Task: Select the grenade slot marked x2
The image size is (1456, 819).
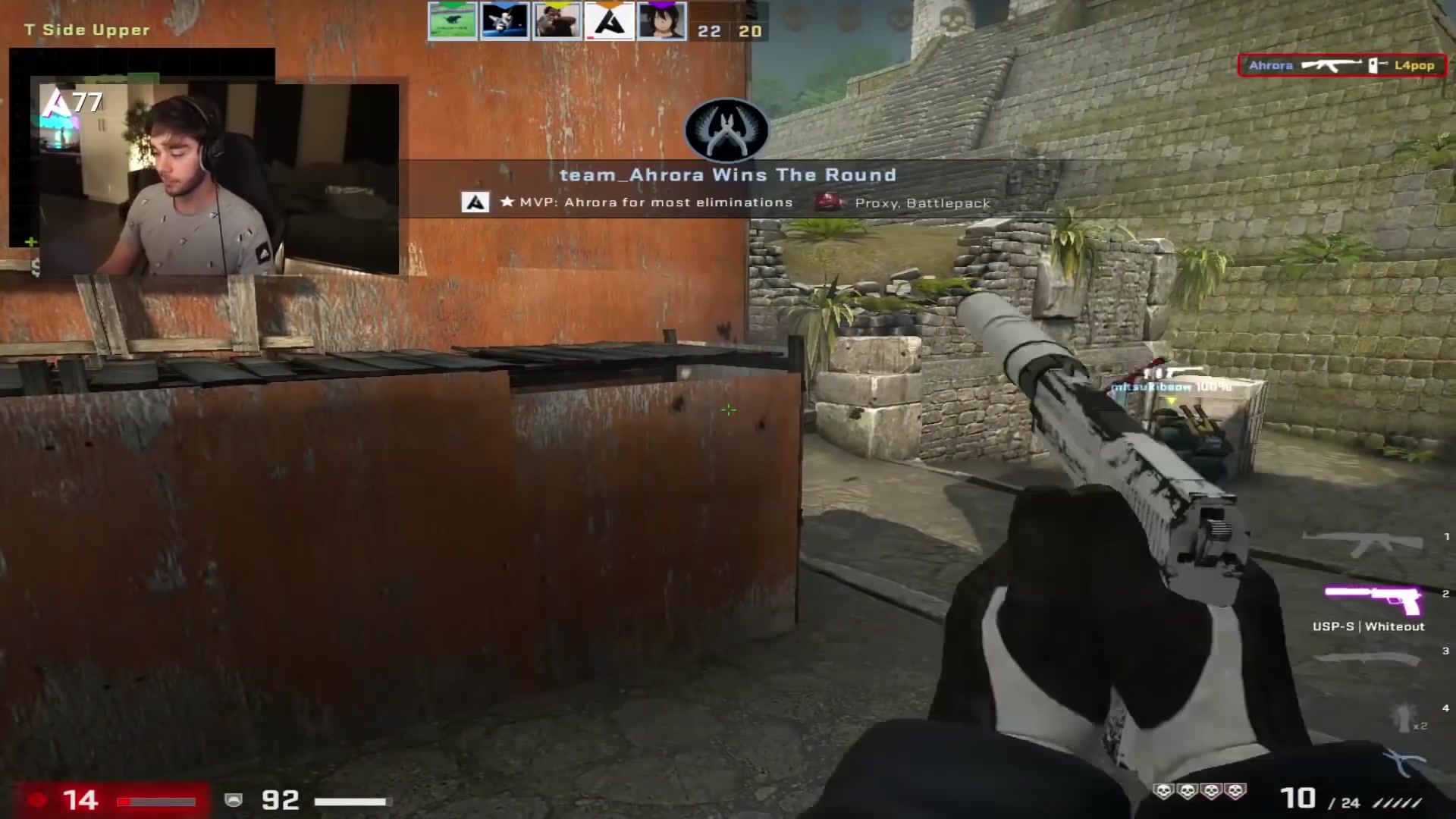Action: tap(1405, 715)
